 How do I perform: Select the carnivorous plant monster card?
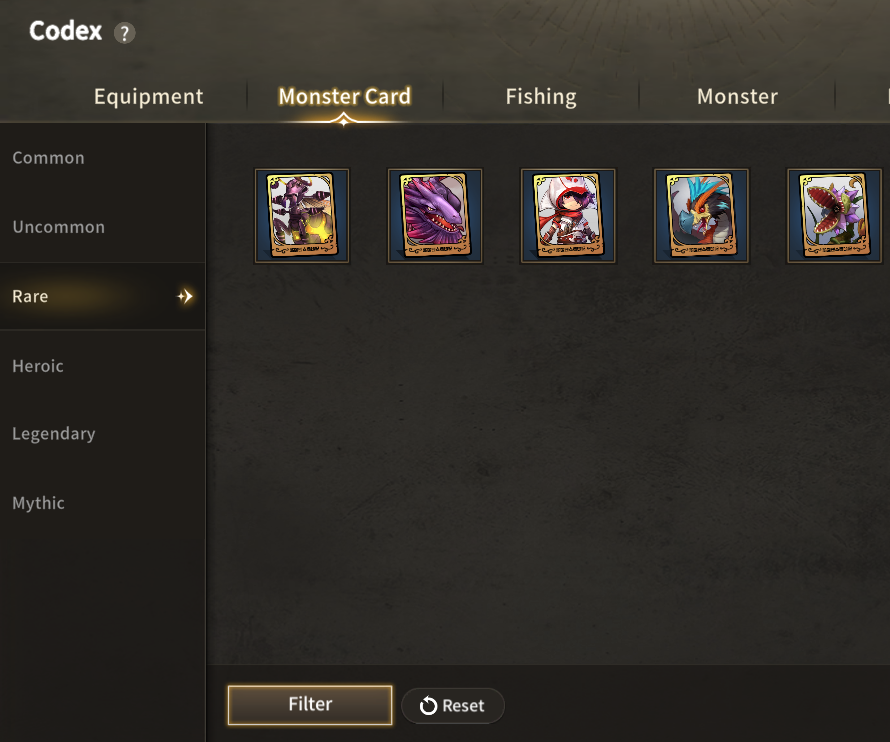(834, 216)
